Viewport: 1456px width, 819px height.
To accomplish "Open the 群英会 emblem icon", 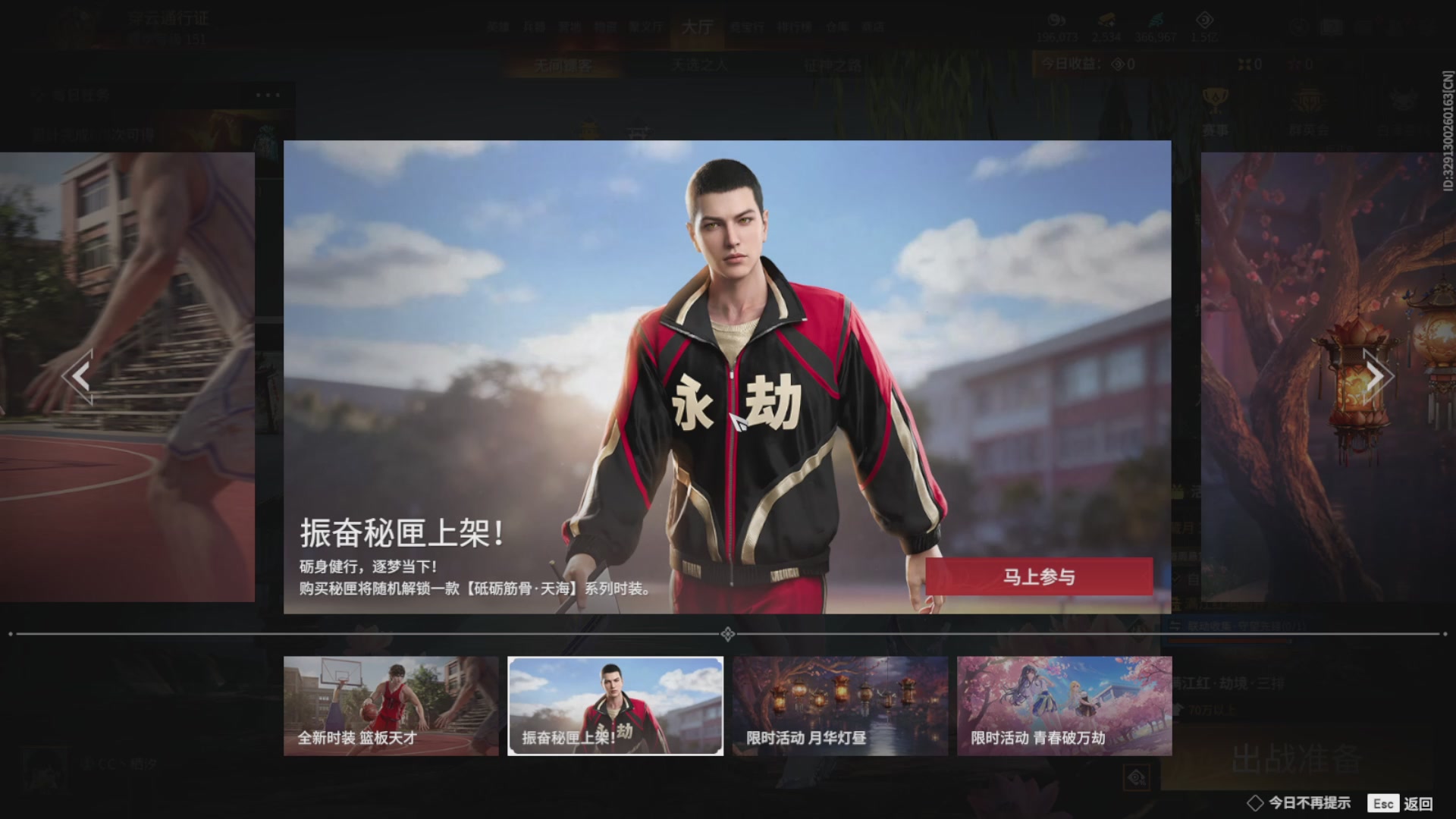I will [x=1310, y=102].
